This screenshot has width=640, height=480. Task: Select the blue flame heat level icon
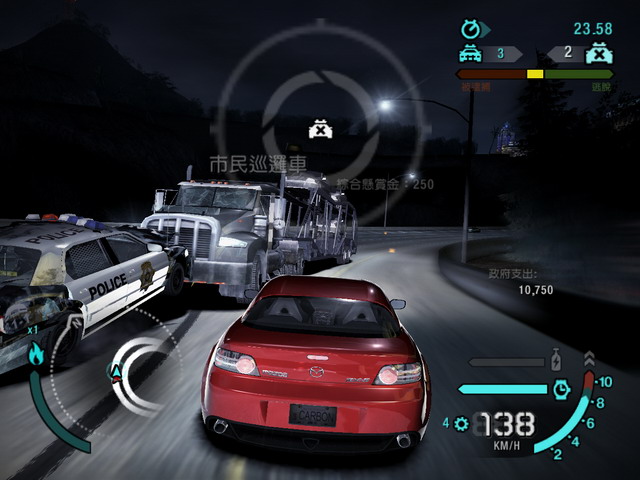[36, 353]
